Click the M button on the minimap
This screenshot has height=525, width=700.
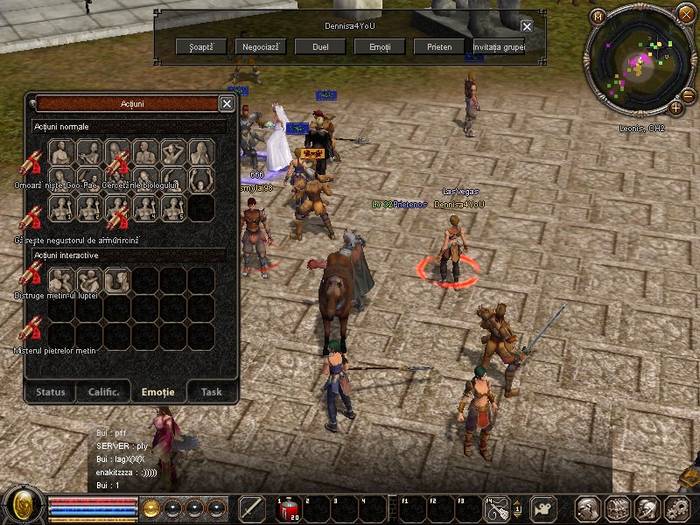598,16
